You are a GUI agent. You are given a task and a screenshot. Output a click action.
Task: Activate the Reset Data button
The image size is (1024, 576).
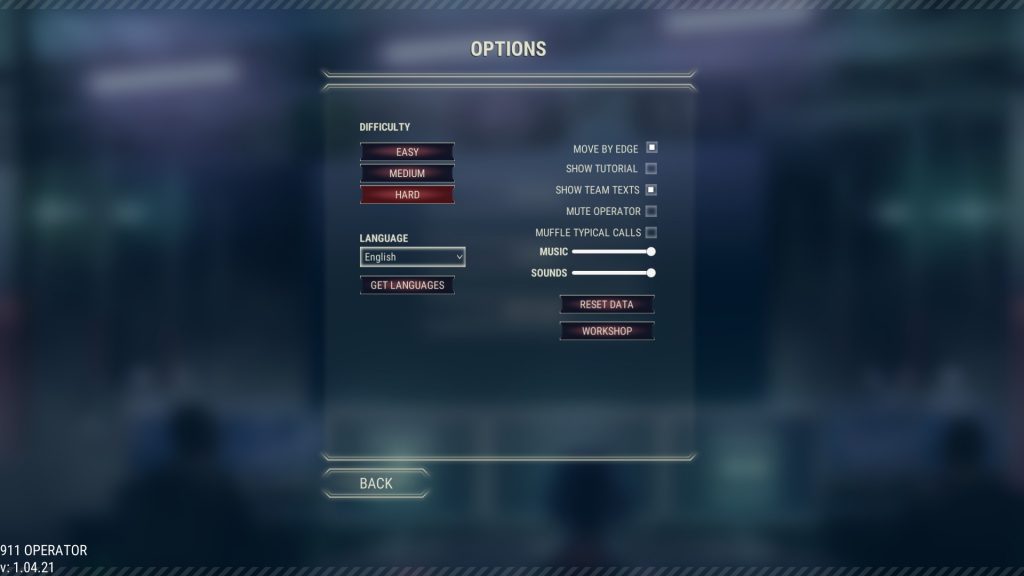(x=607, y=304)
